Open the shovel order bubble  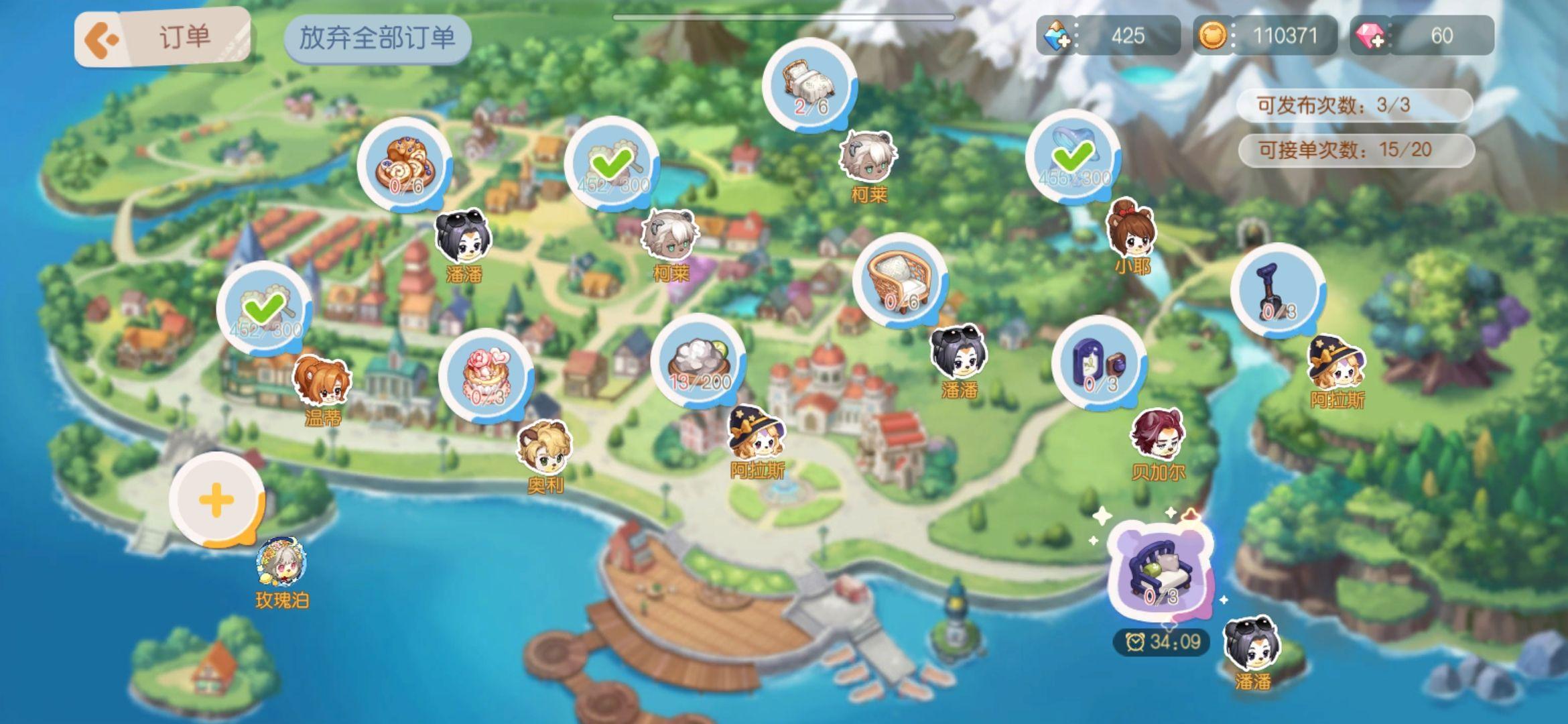coord(1277,291)
